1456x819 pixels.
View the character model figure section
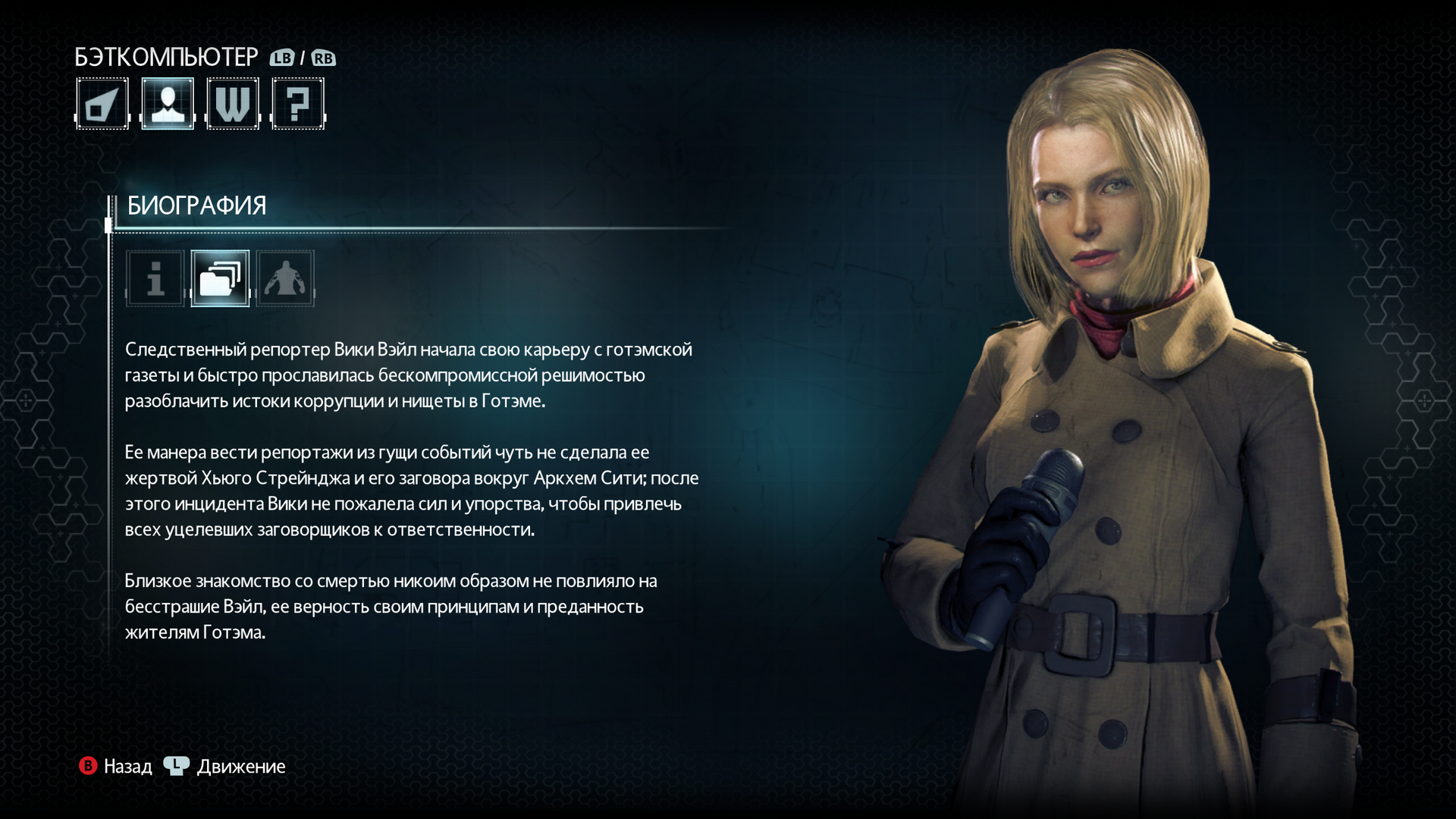pyautogui.click(x=285, y=278)
